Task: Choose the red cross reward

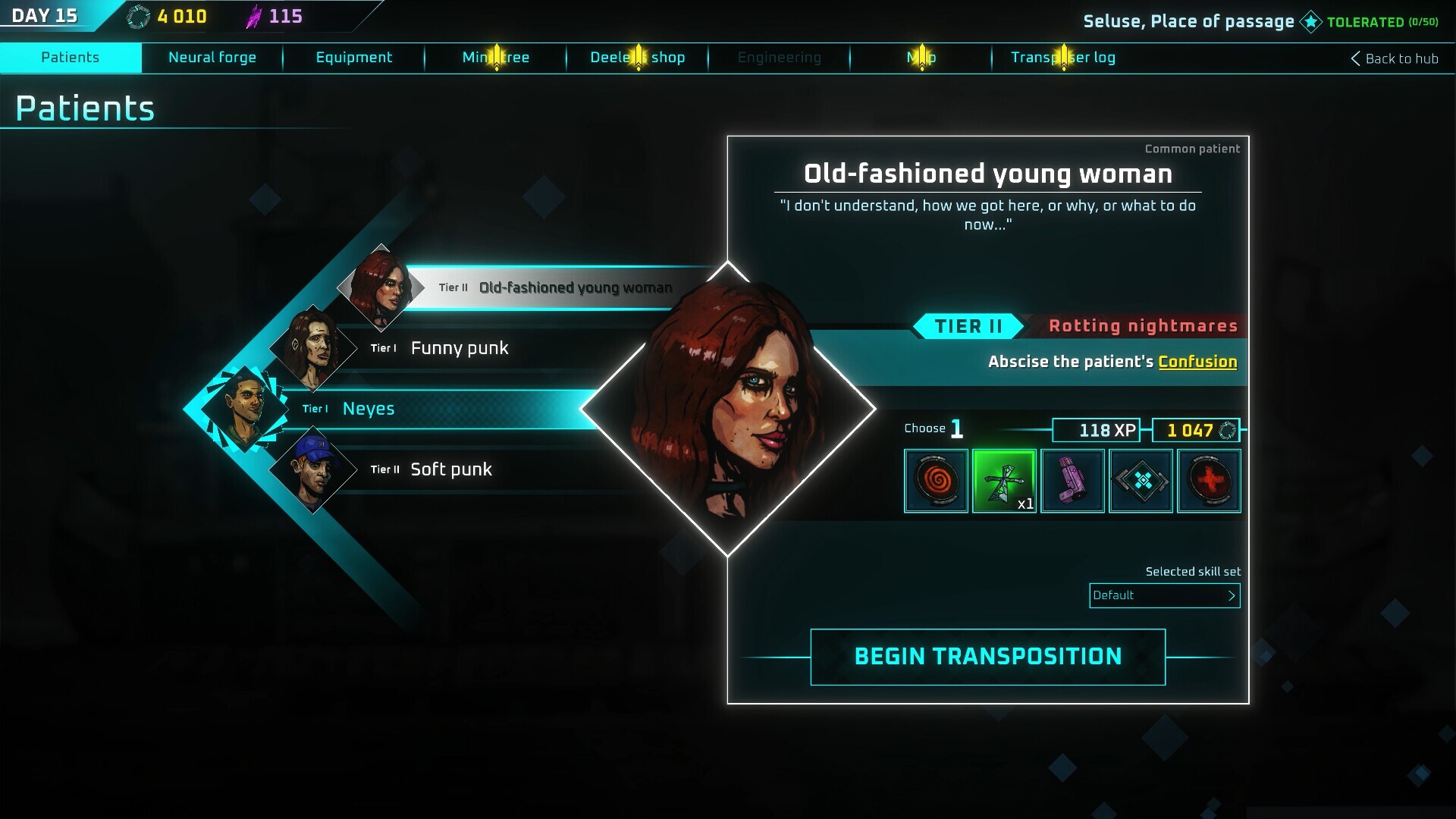Action: coord(1209,481)
